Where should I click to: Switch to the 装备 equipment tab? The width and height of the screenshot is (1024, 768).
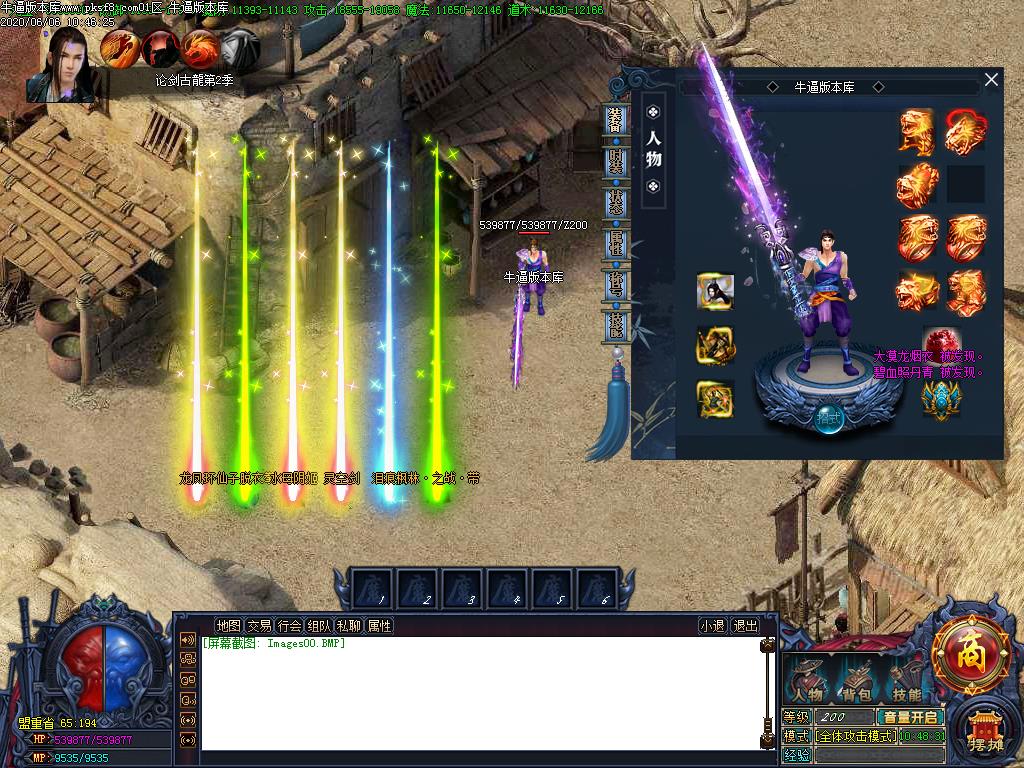(617, 119)
